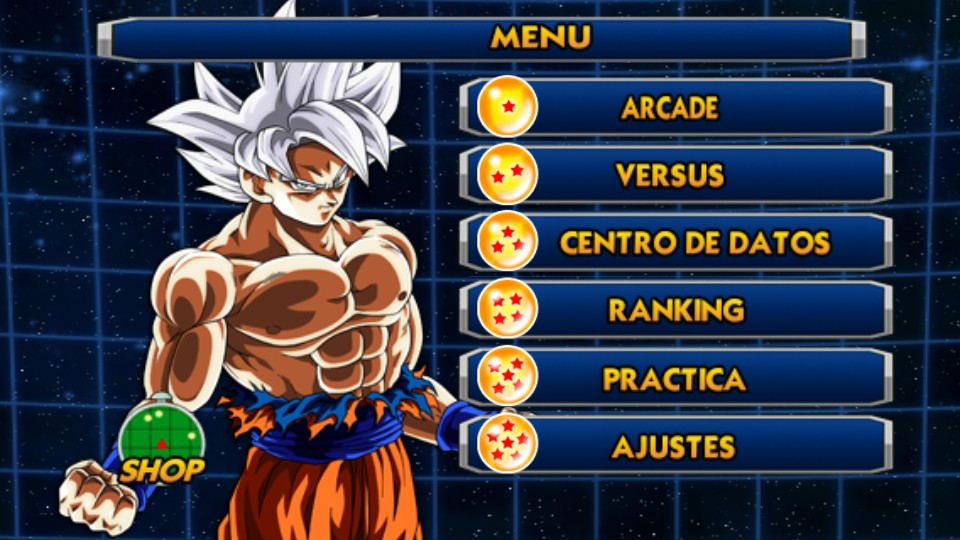Start Arcade mode

(675, 107)
